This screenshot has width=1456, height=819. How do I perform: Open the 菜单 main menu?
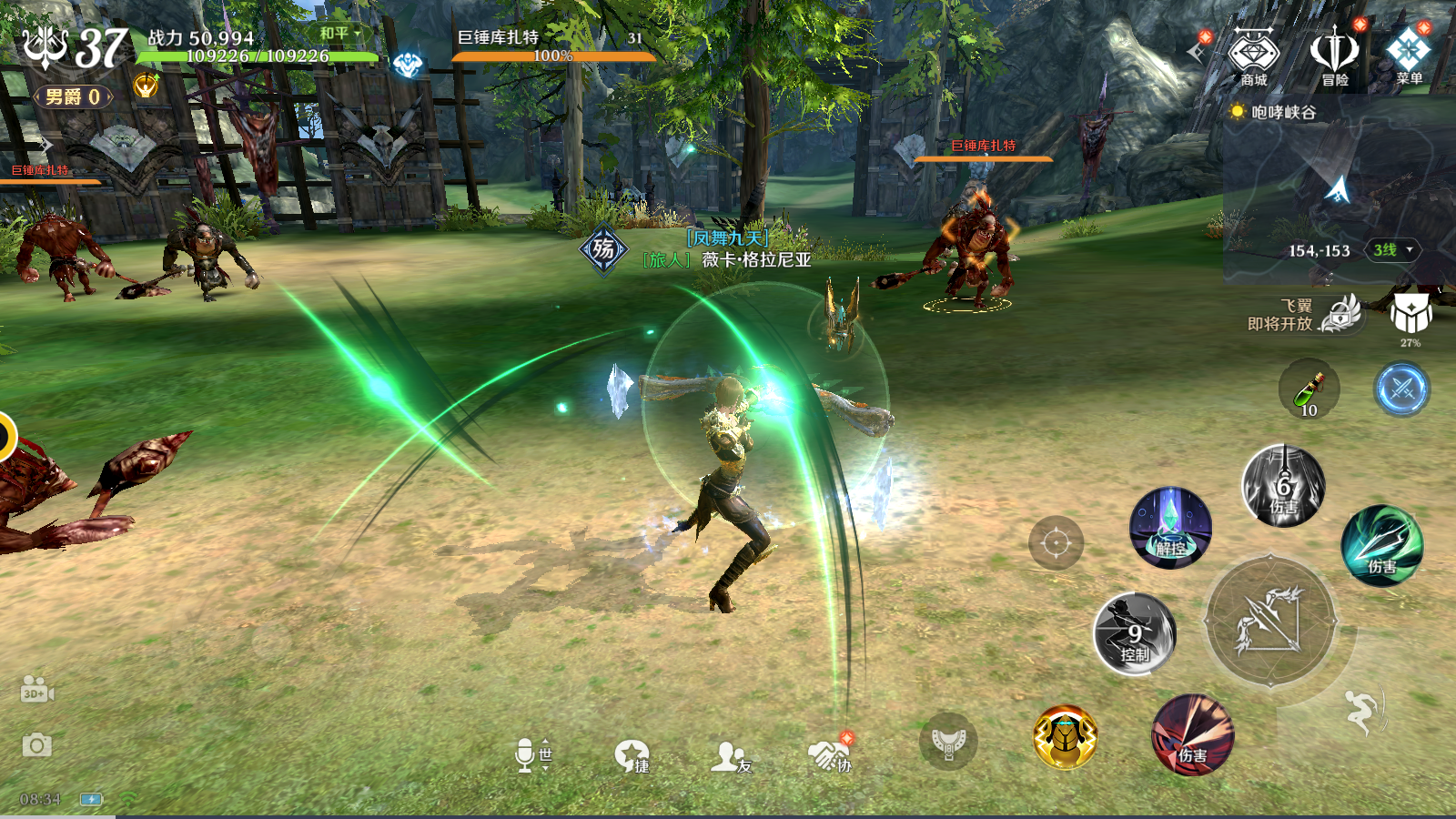point(1409,56)
